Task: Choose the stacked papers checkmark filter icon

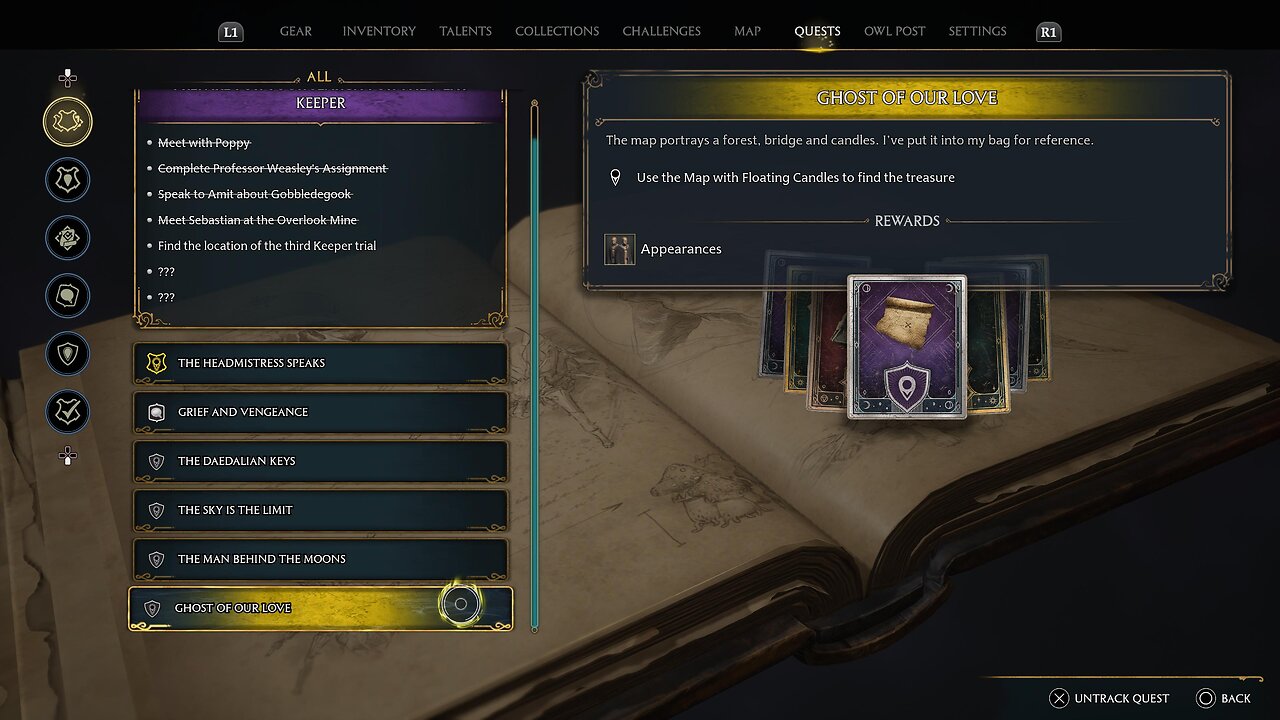Action: [68, 238]
